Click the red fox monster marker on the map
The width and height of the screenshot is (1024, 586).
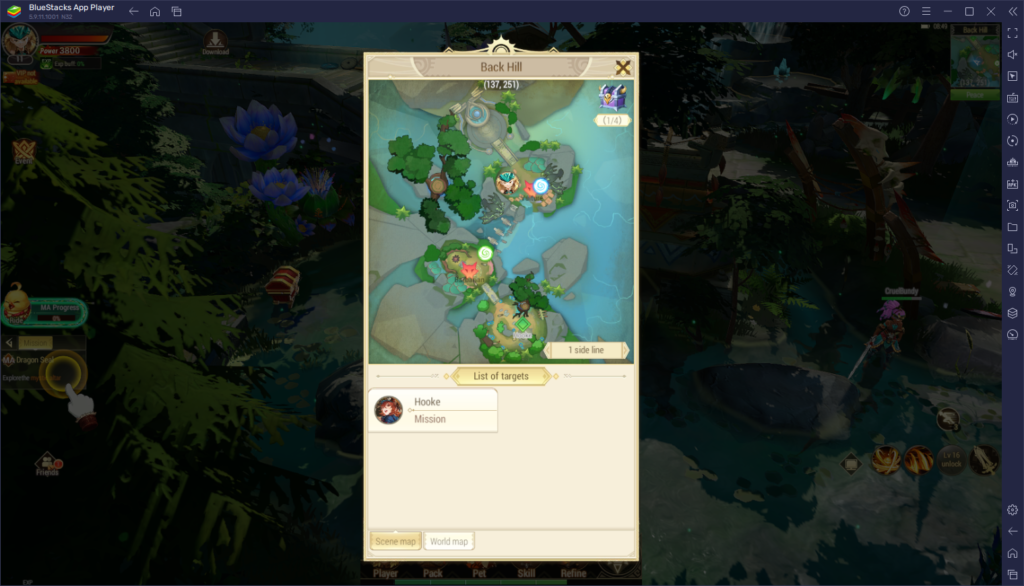click(468, 270)
